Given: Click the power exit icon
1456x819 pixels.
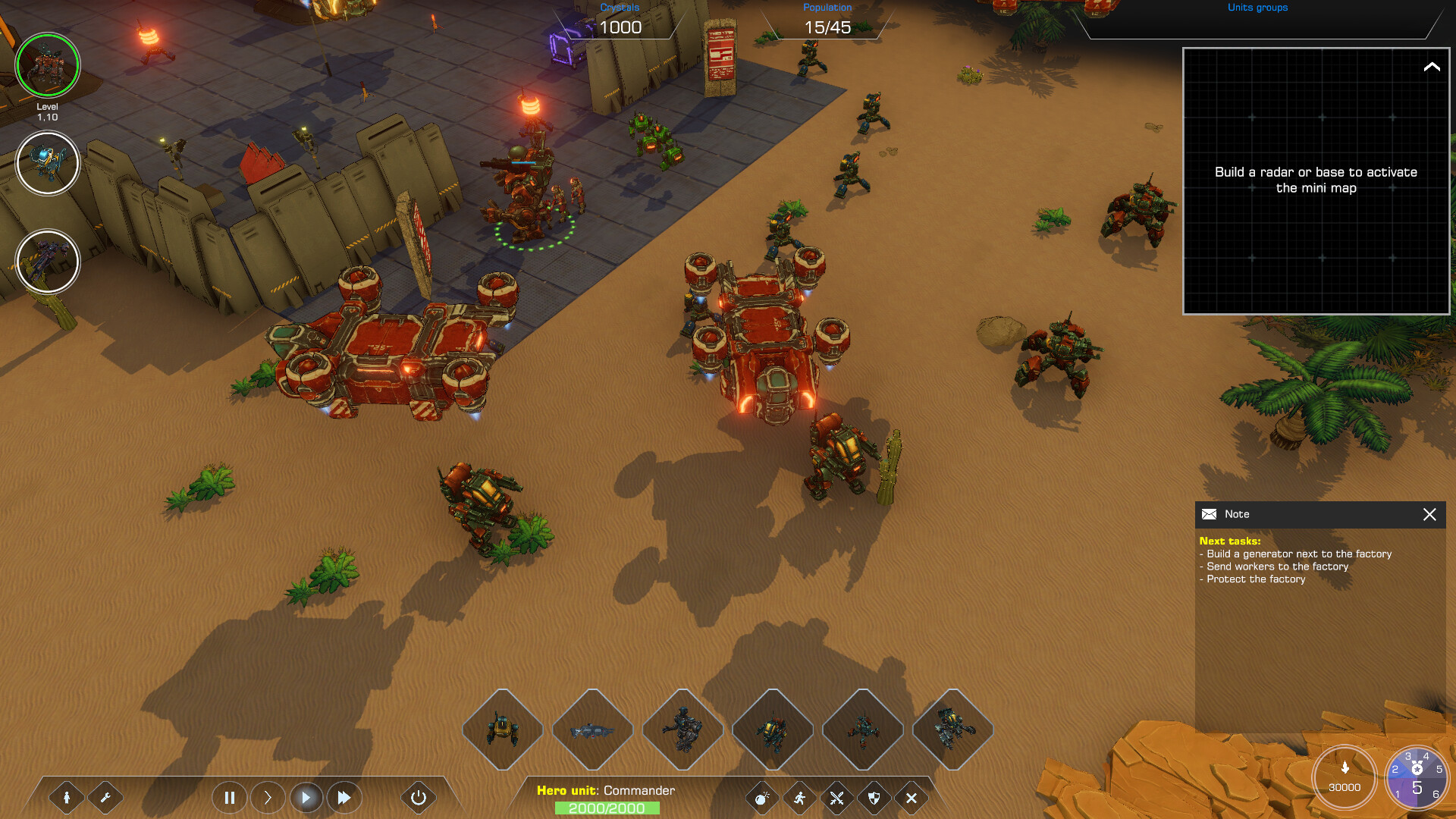Looking at the screenshot, I should [x=418, y=798].
